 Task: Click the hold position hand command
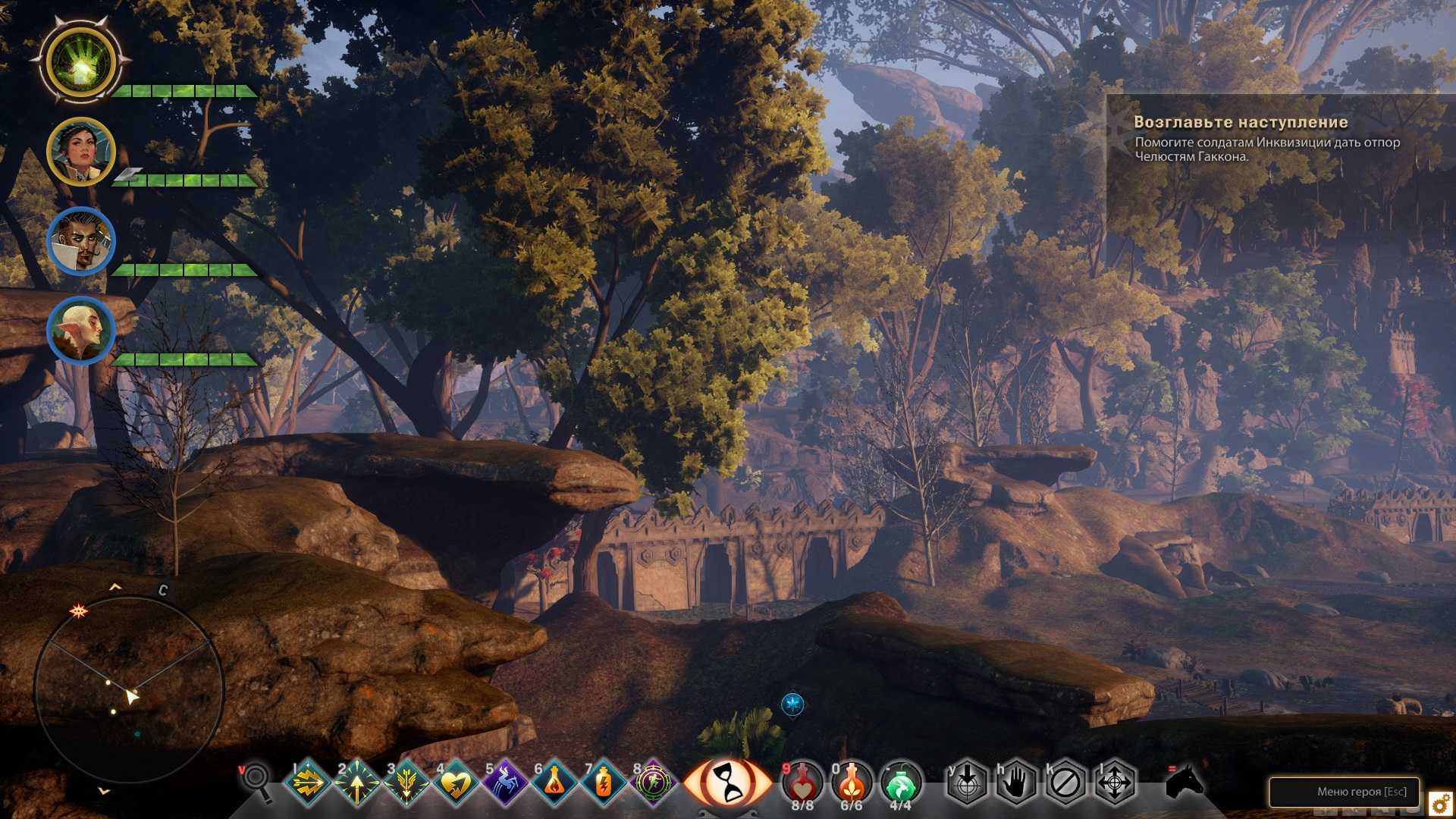point(1016,782)
